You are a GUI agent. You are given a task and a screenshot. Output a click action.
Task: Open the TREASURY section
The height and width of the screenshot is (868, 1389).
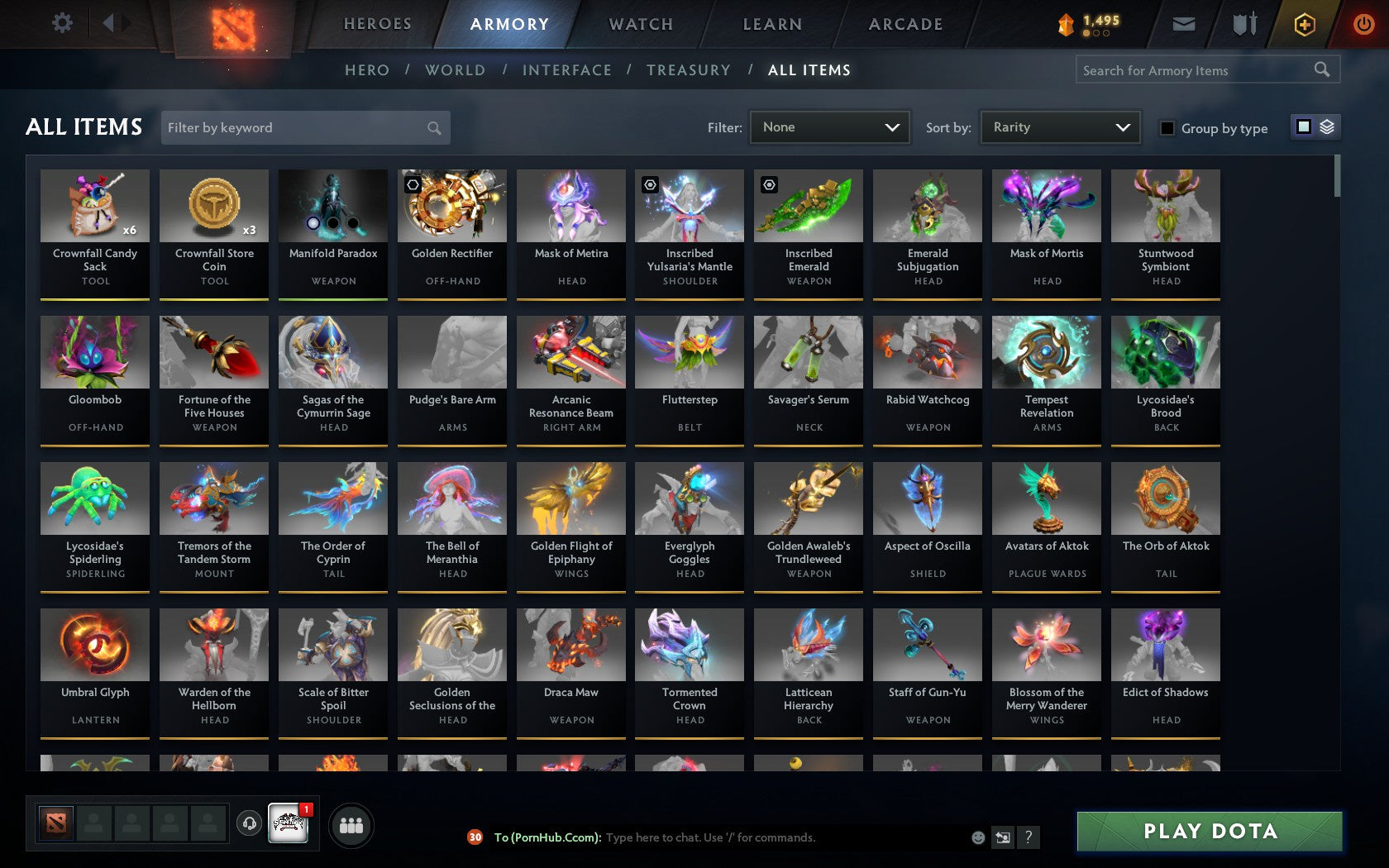pyautogui.click(x=689, y=70)
